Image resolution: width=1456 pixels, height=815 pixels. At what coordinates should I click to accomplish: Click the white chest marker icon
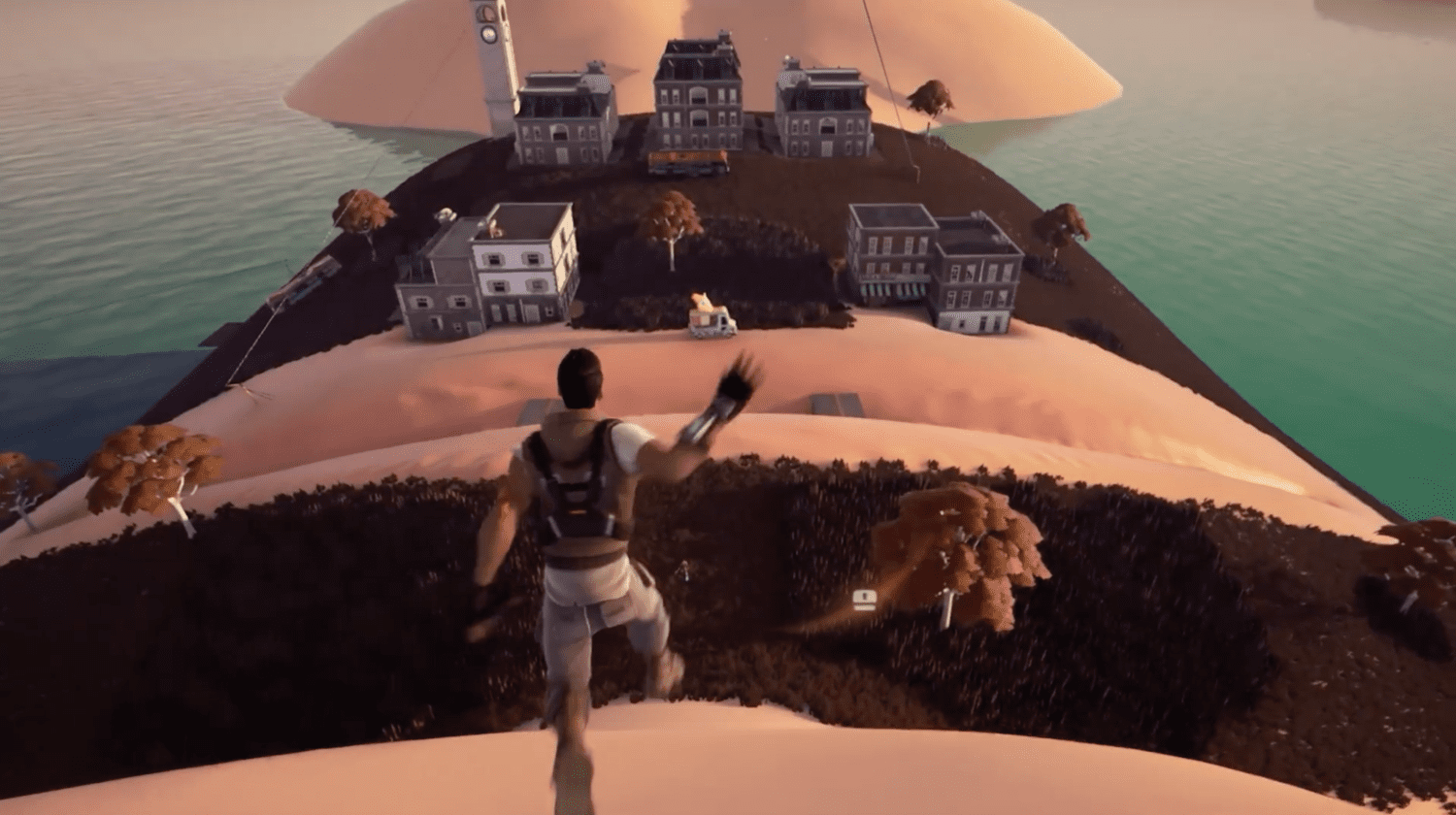pos(864,601)
